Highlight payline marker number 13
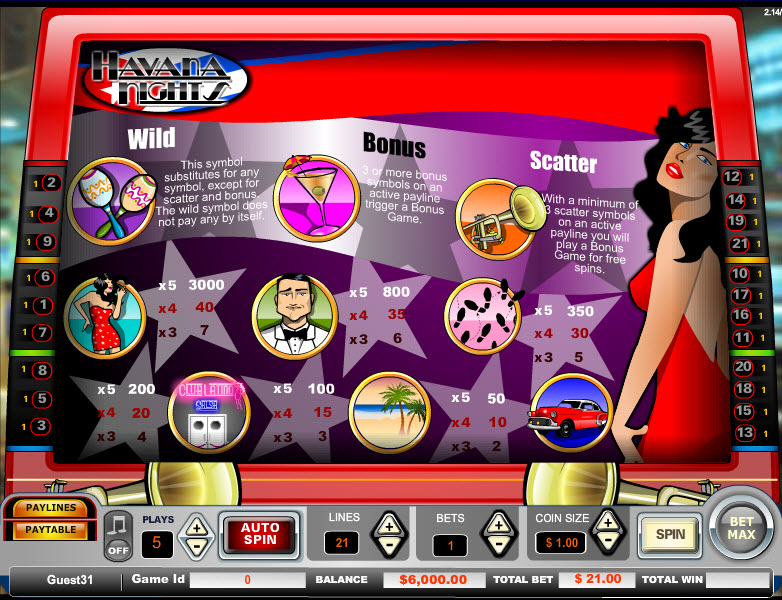782x600 pixels. coord(743,433)
